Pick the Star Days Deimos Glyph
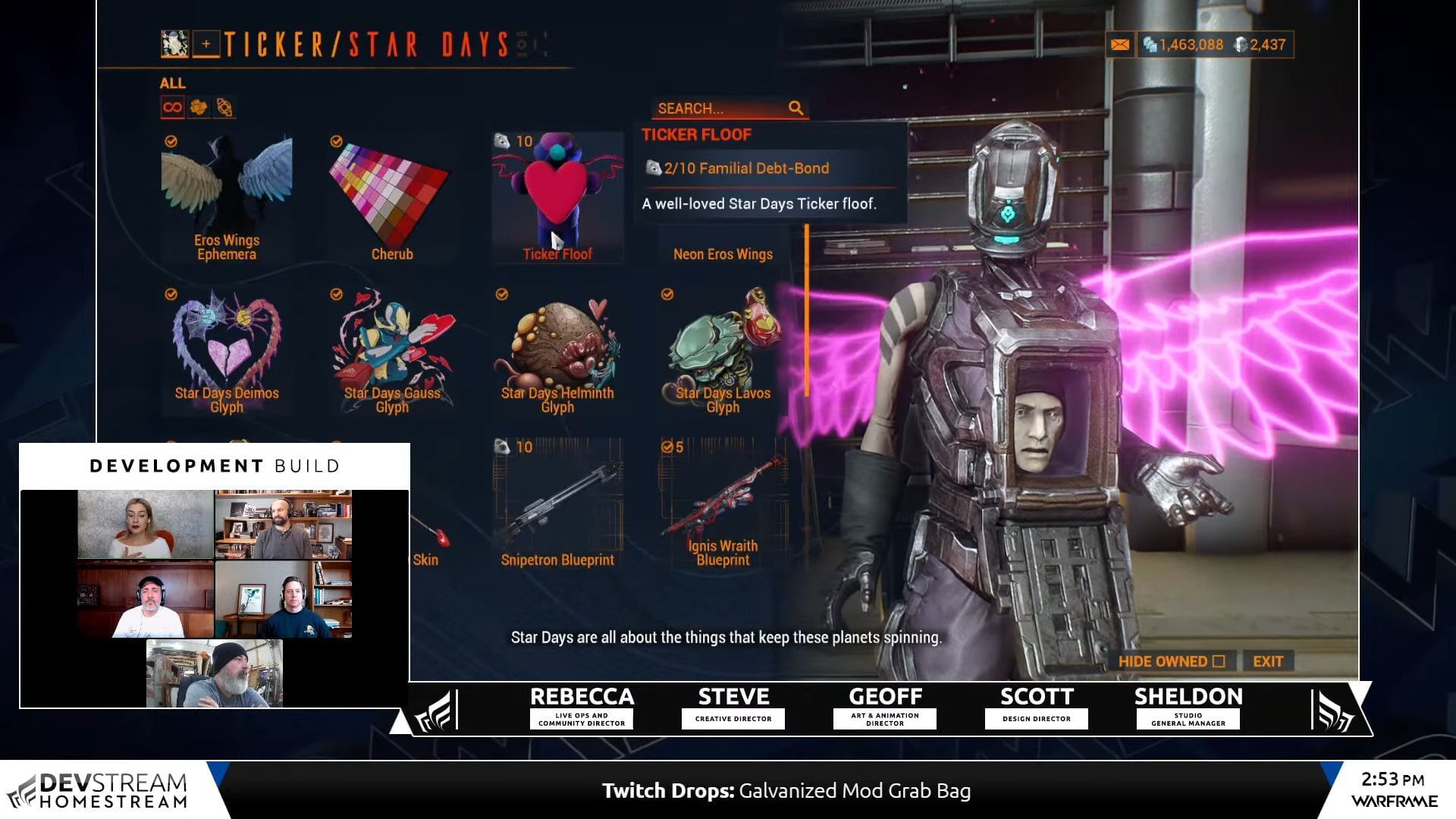This screenshot has width=1456, height=819. (x=226, y=350)
